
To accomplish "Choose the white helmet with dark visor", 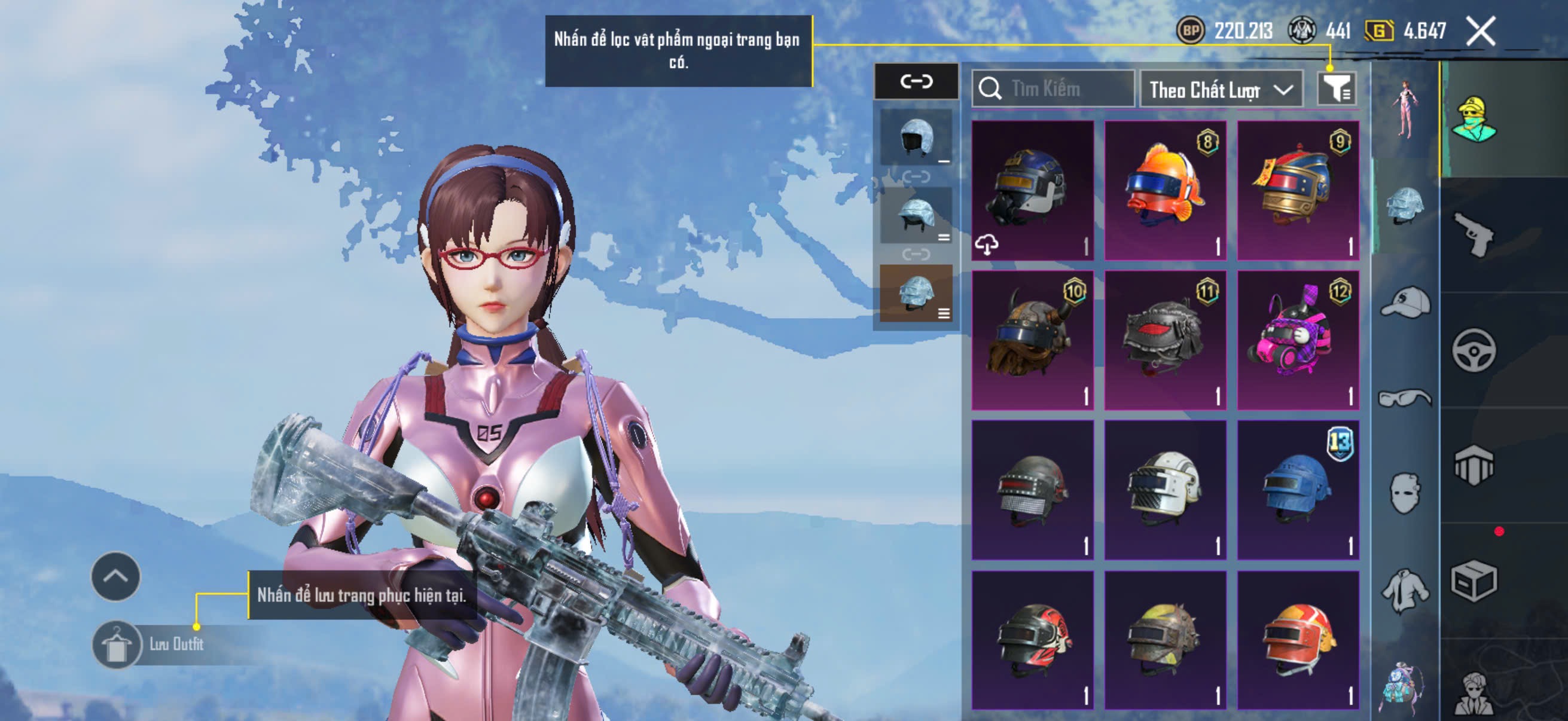I will (1165, 489).
